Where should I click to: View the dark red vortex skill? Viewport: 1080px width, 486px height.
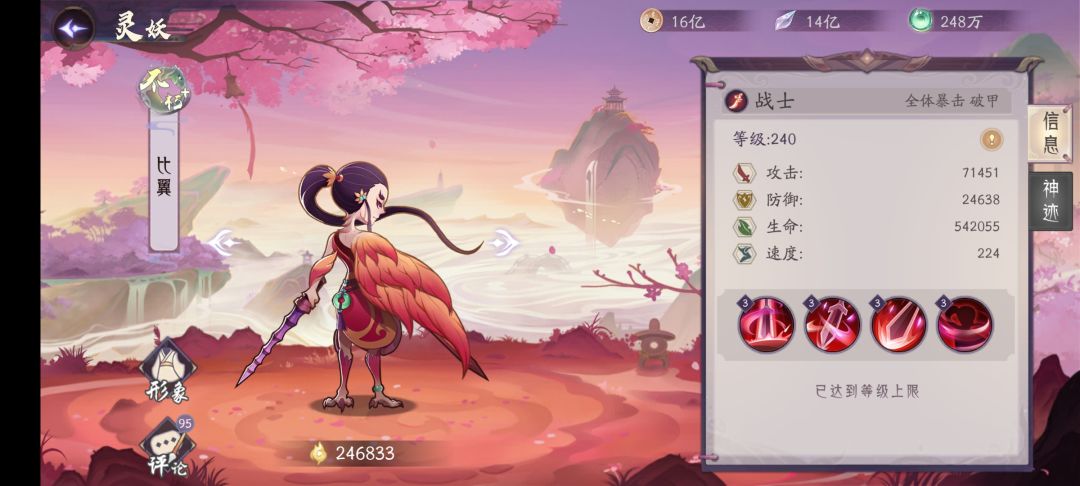click(x=965, y=324)
